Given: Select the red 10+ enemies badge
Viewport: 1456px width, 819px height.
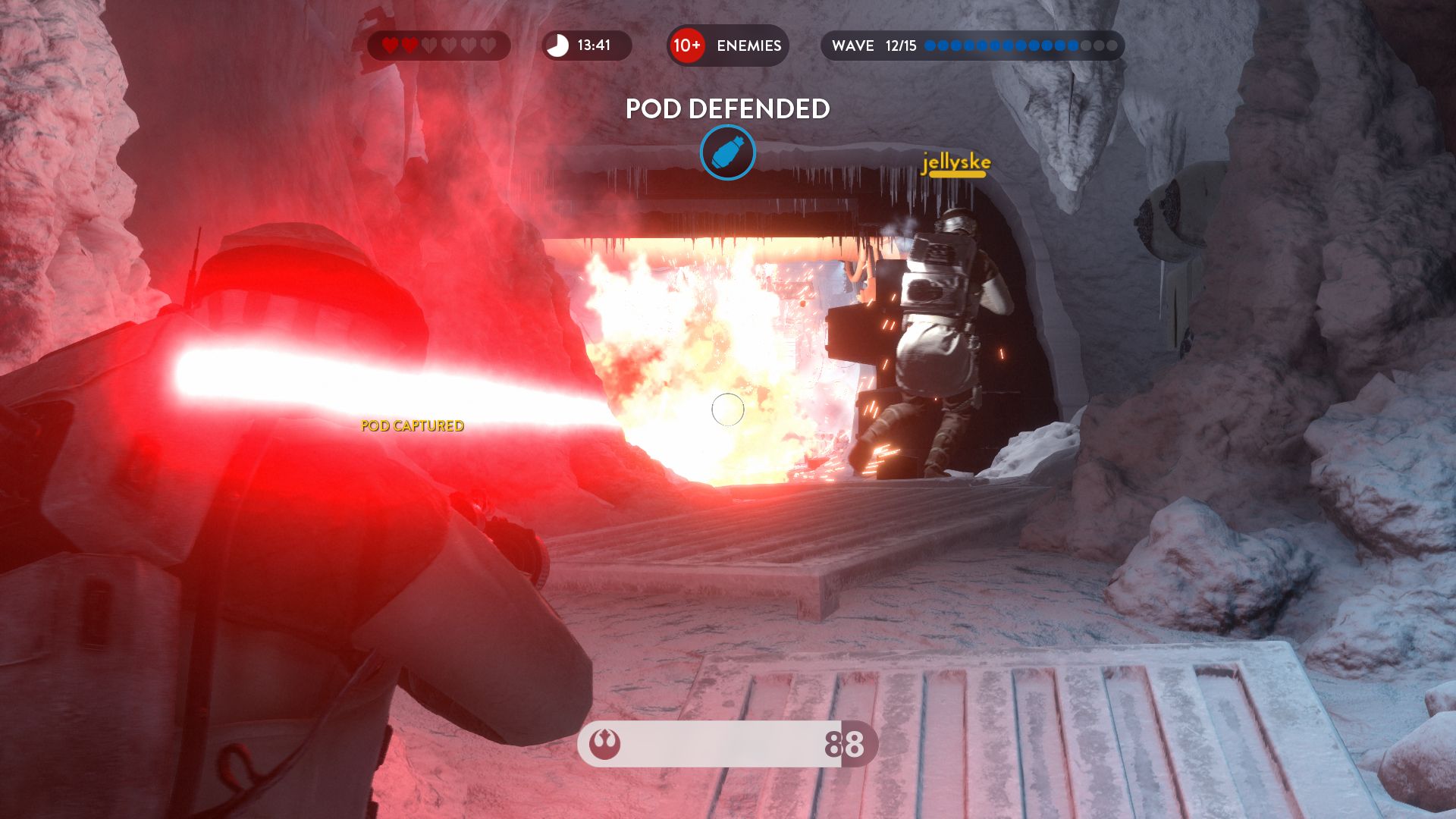Looking at the screenshot, I should pyautogui.click(x=687, y=45).
